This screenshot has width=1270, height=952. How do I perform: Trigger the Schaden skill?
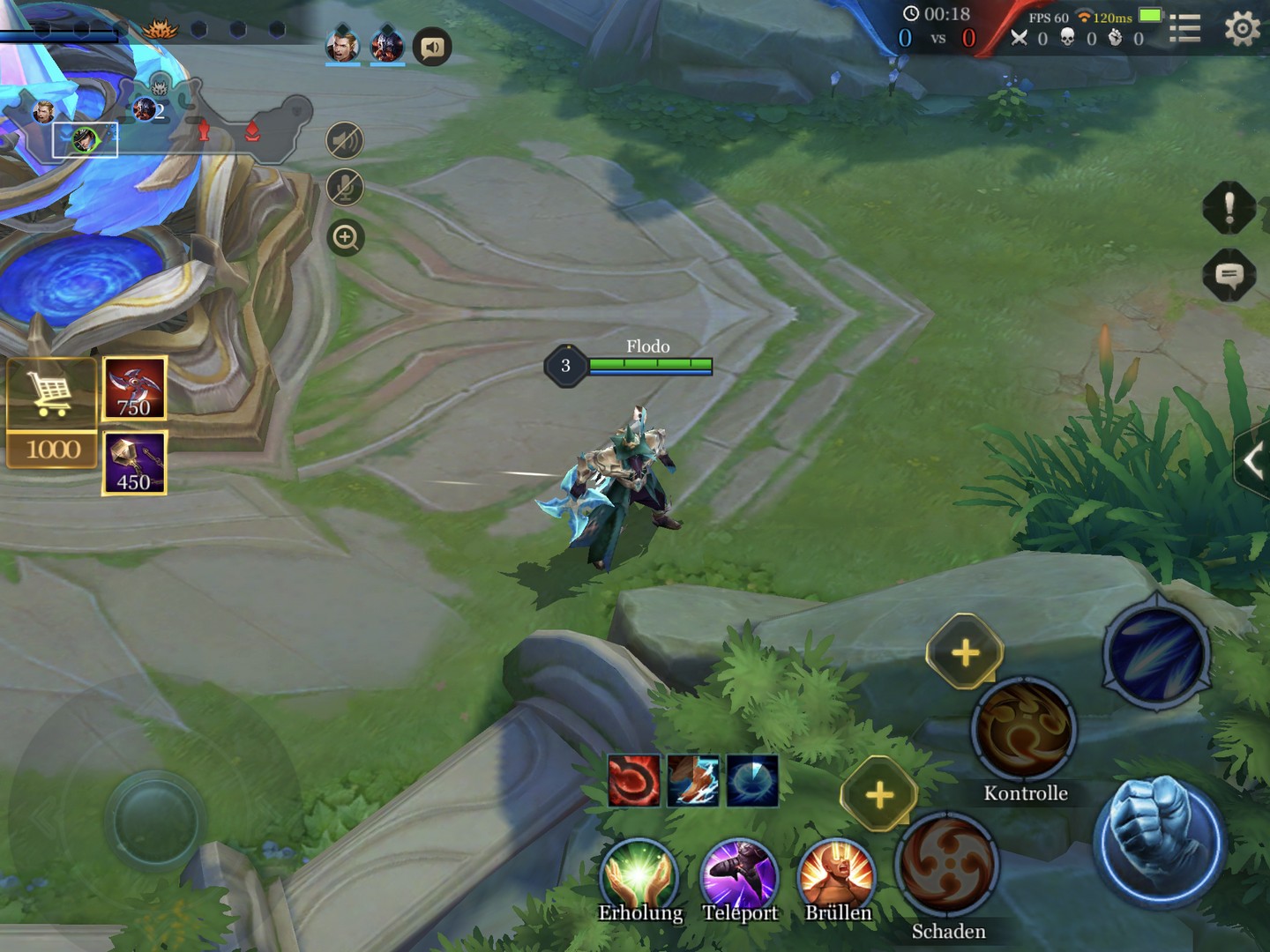pos(947,866)
